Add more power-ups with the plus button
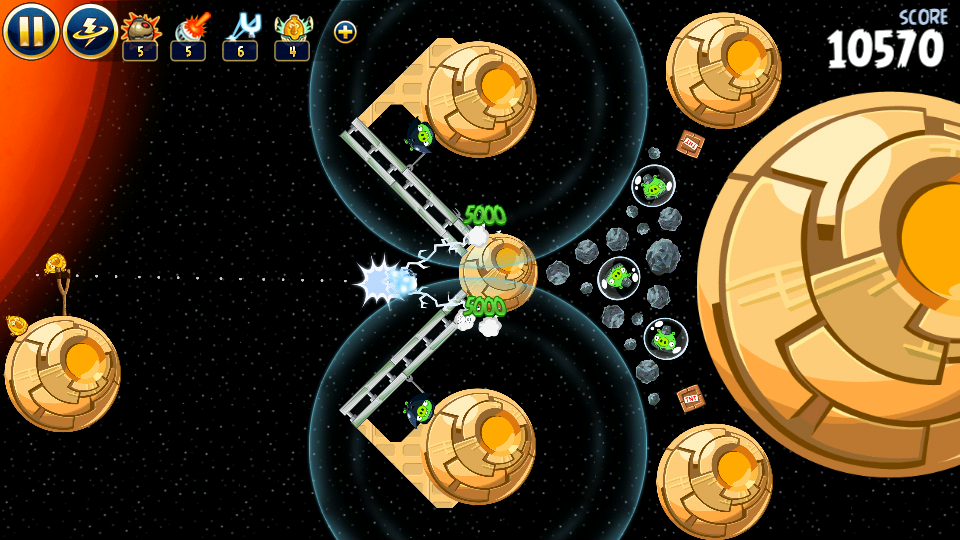Viewport: 960px width, 540px height. click(x=345, y=32)
